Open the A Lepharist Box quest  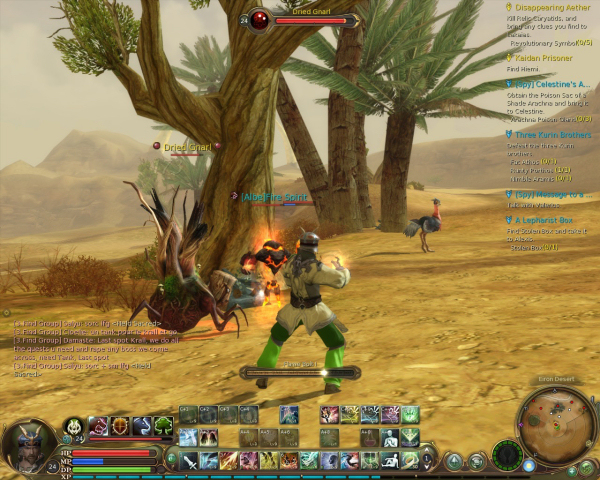[x=544, y=219]
